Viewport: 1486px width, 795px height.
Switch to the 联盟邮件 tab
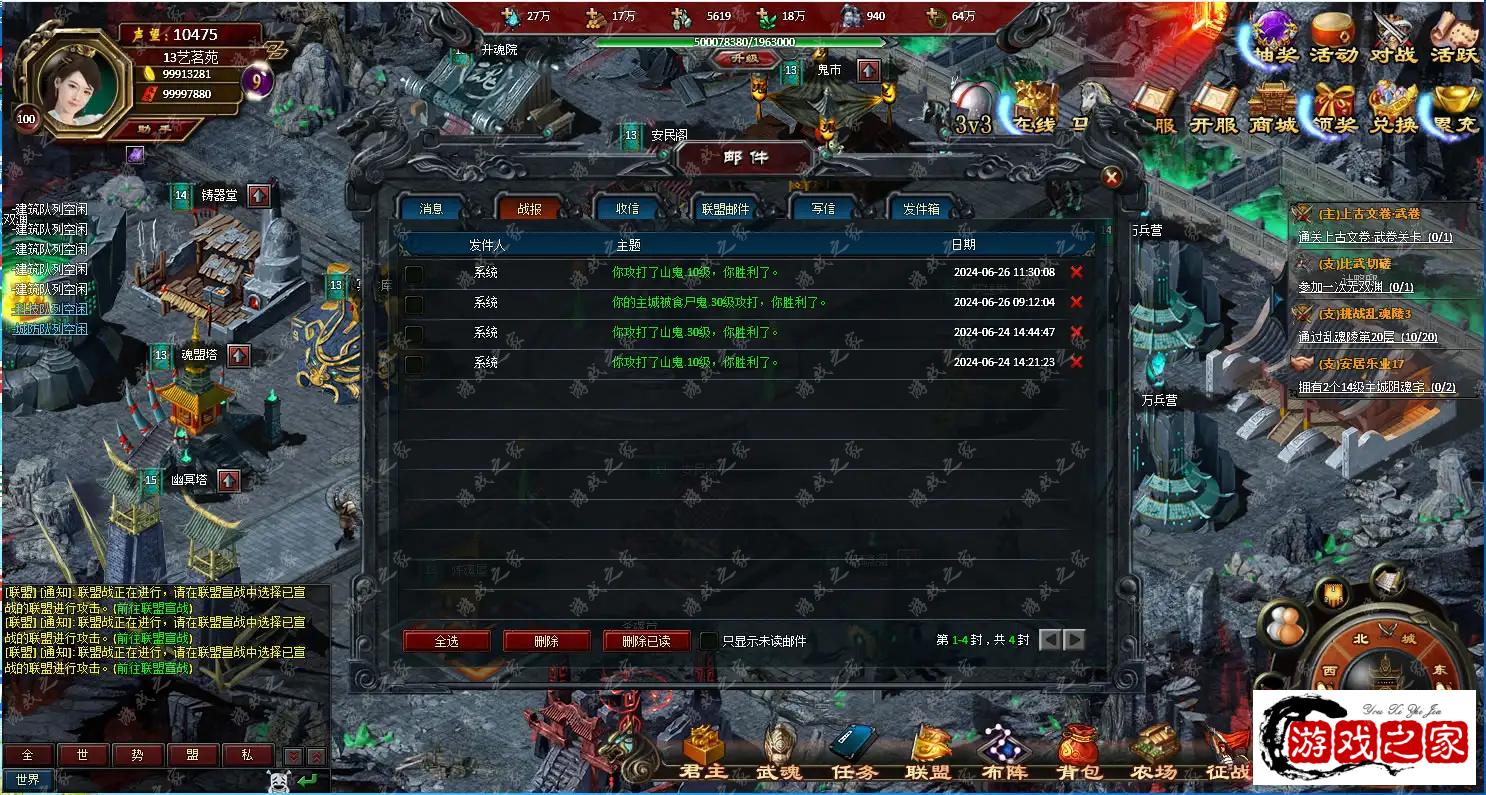tap(725, 209)
